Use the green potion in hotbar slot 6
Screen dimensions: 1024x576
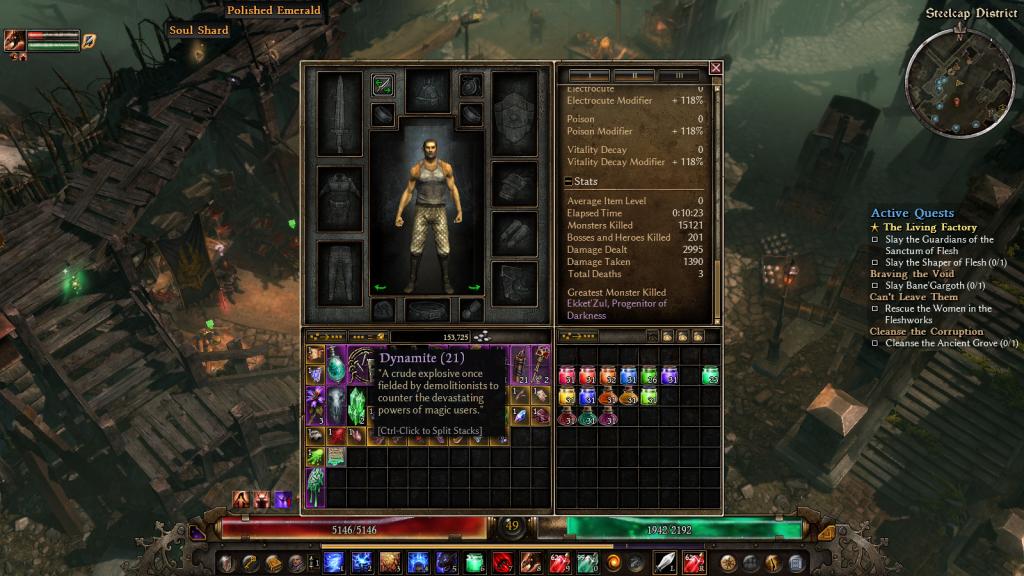pyautogui.click(x=474, y=562)
